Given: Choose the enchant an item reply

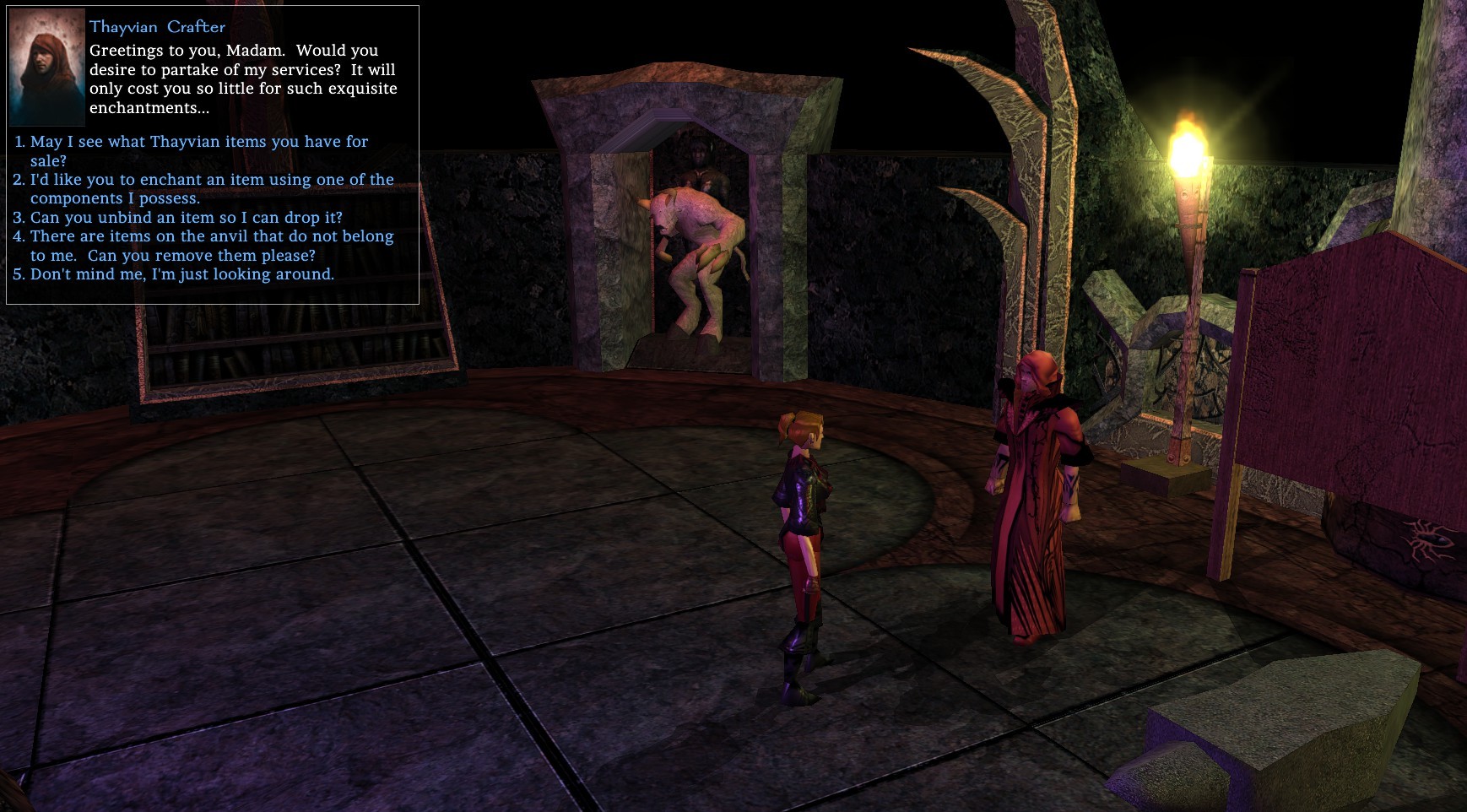Looking at the screenshot, I should [x=212, y=180].
